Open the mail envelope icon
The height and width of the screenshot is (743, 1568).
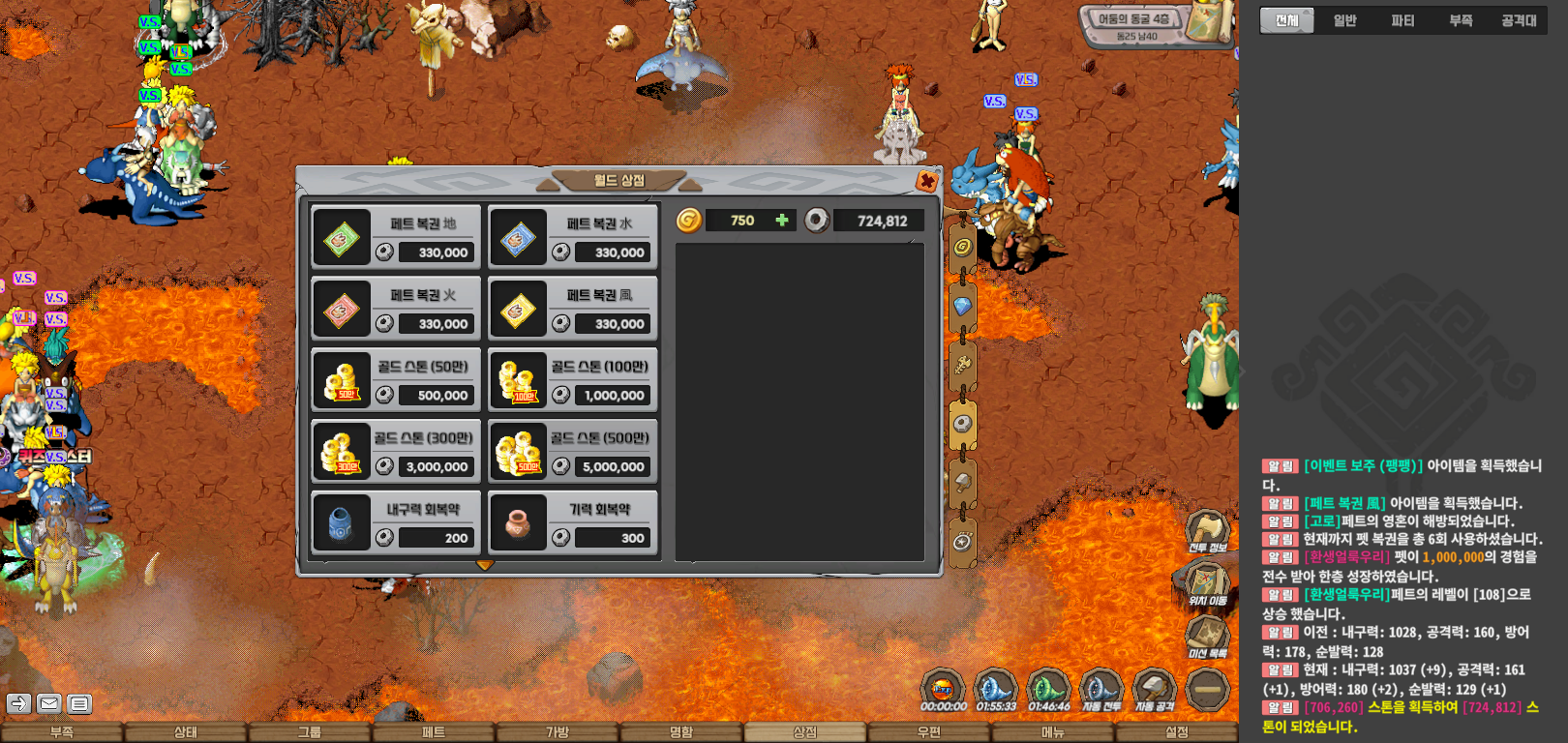[49, 703]
